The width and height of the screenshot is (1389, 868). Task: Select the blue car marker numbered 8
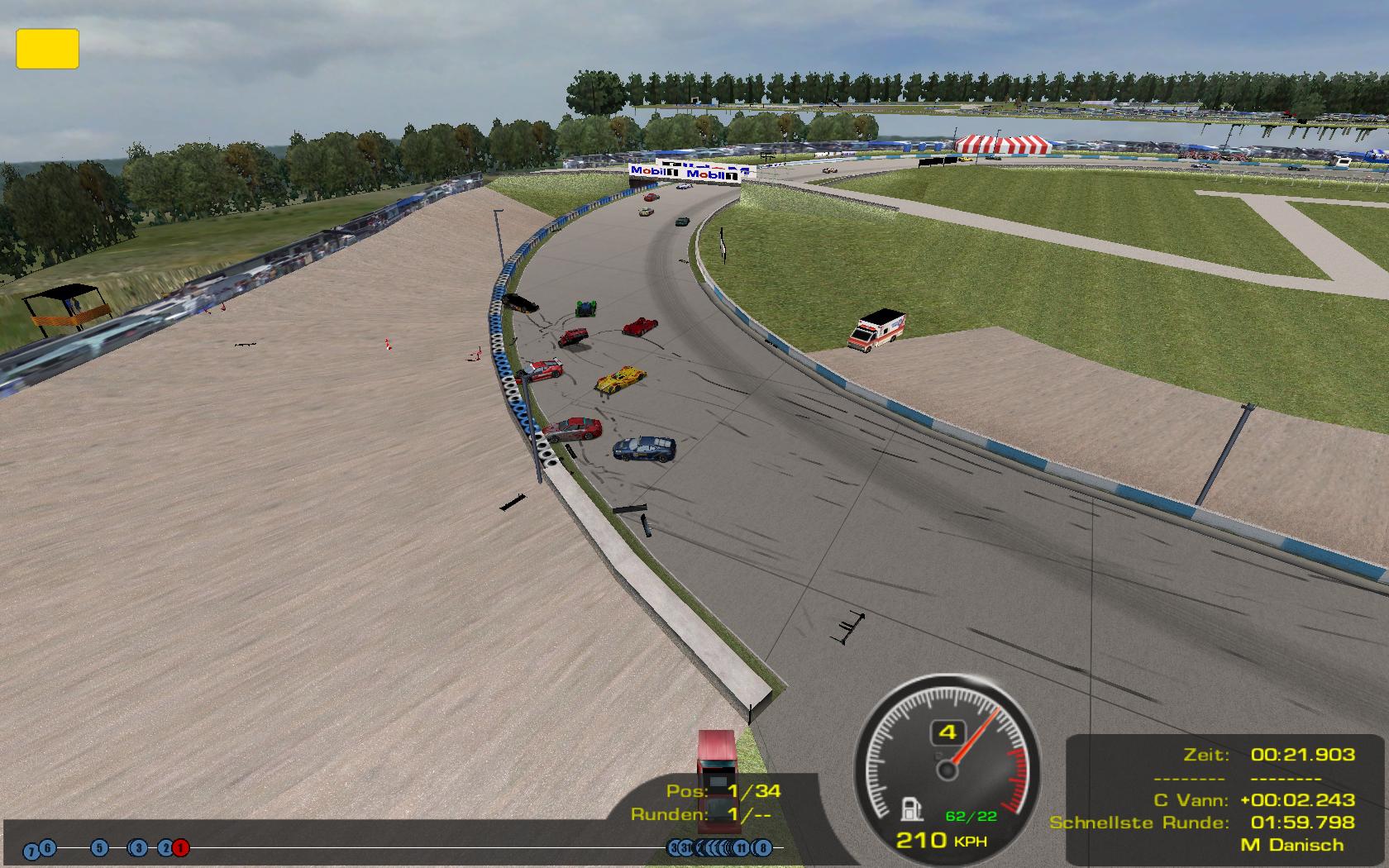762,847
